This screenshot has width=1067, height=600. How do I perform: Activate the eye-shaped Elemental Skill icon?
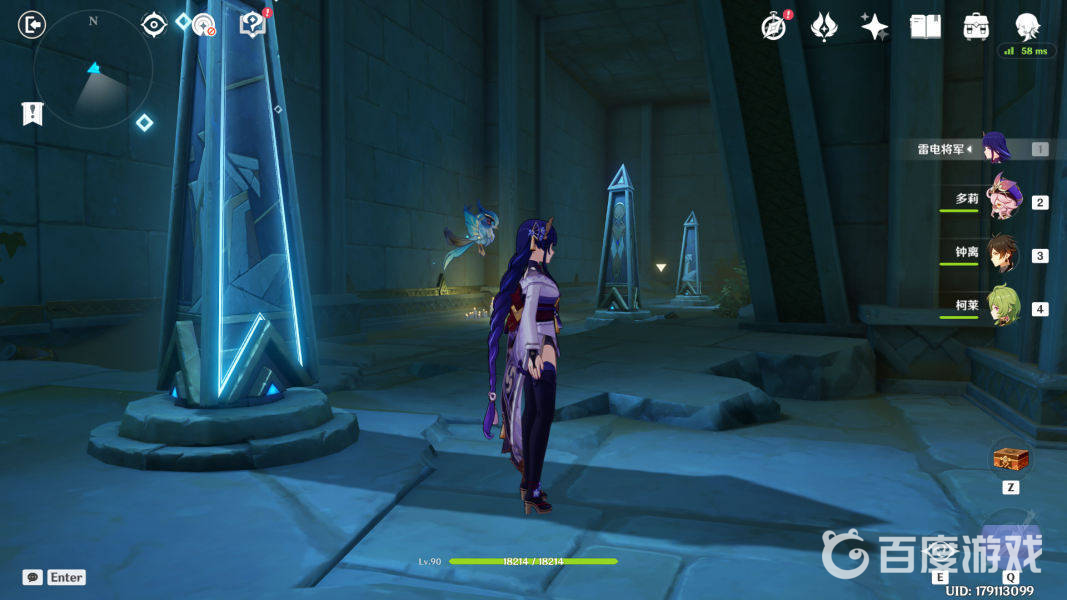(x=941, y=550)
